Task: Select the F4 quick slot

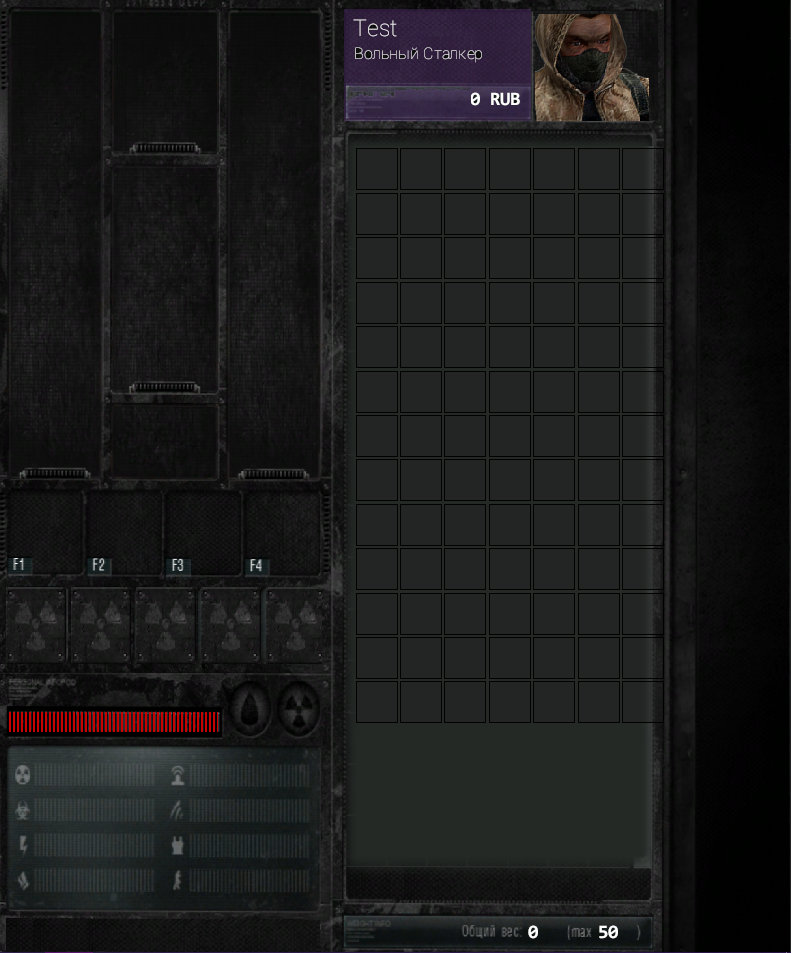Action: click(x=283, y=532)
